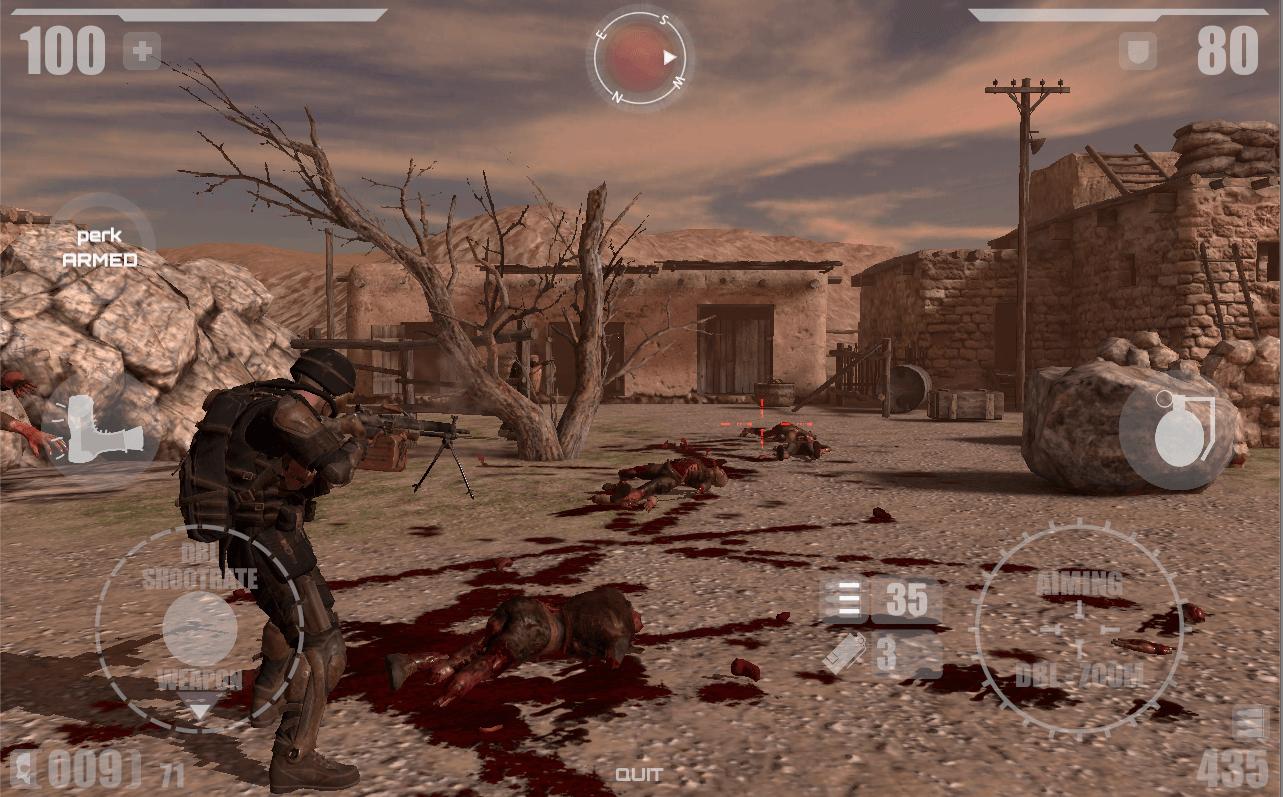The height and width of the screenshot is (797, 1283).
Task: Switch weapon using the down arrow
Action: click(201, 711)
